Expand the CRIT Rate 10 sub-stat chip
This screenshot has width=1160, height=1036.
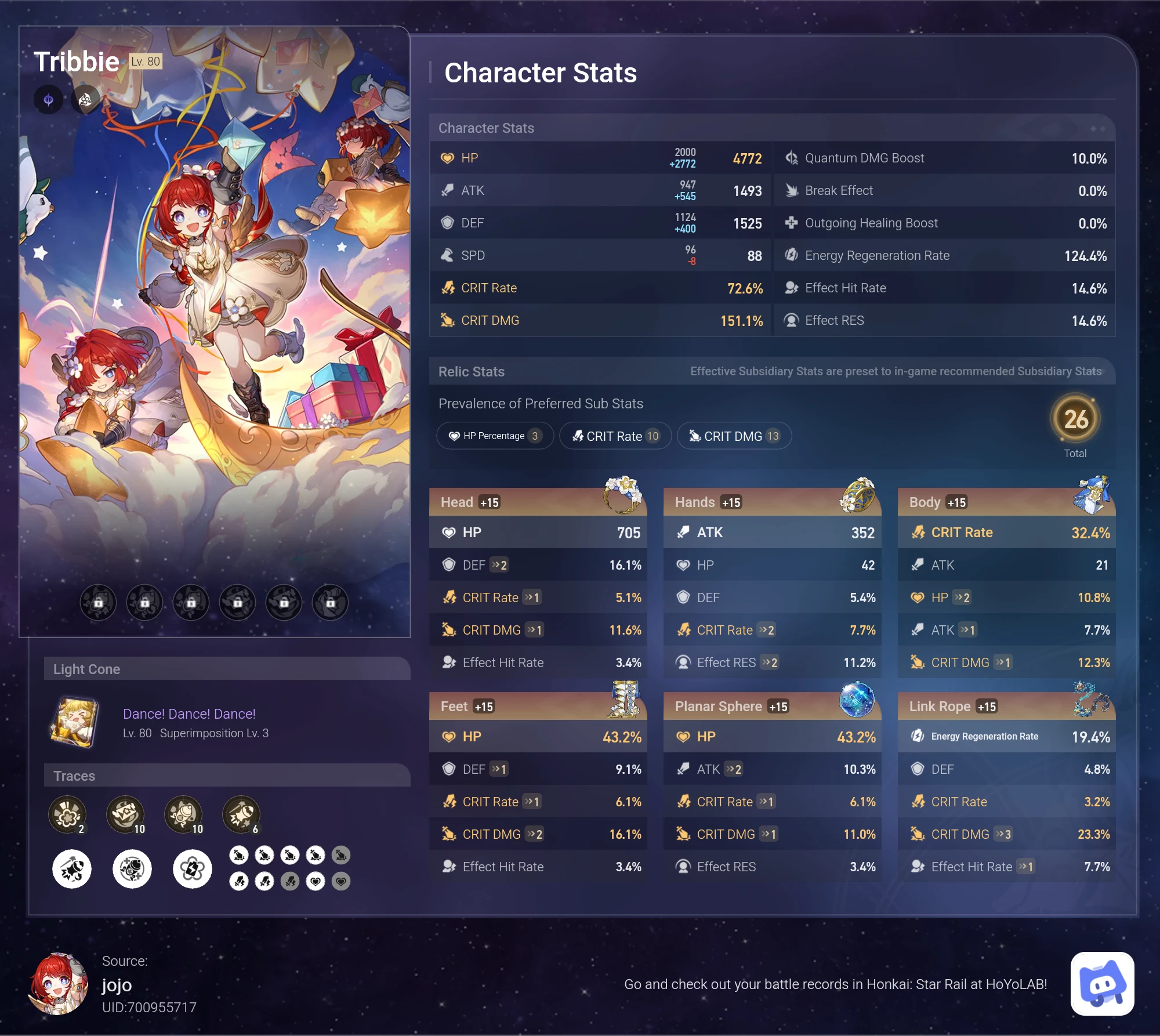615,436
